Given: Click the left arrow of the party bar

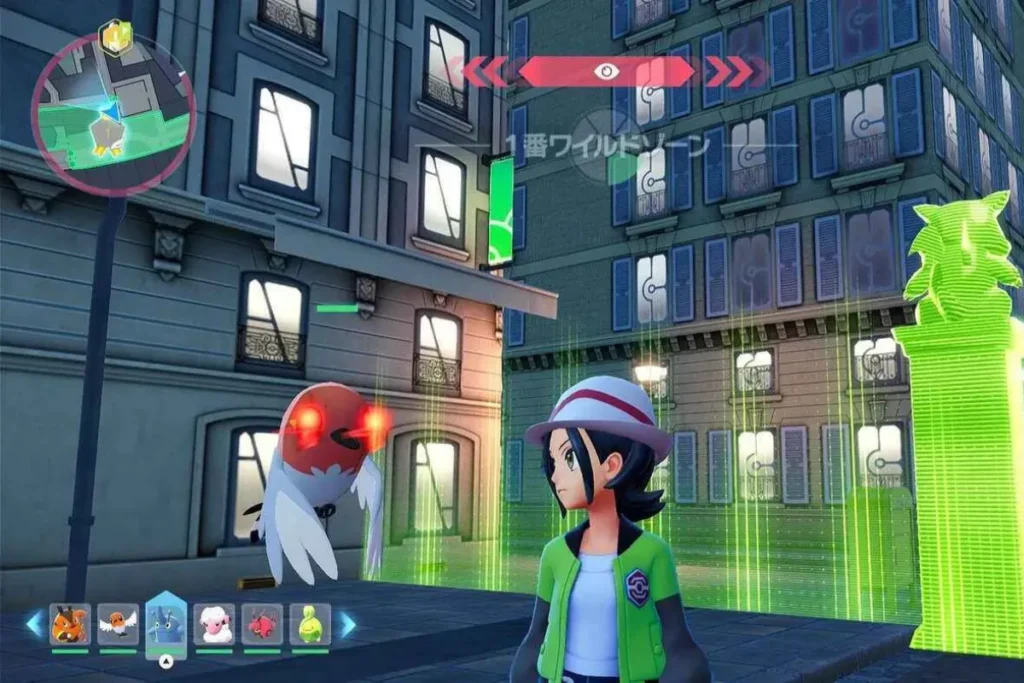Looking at the screenshot, I should pos(34,624).
